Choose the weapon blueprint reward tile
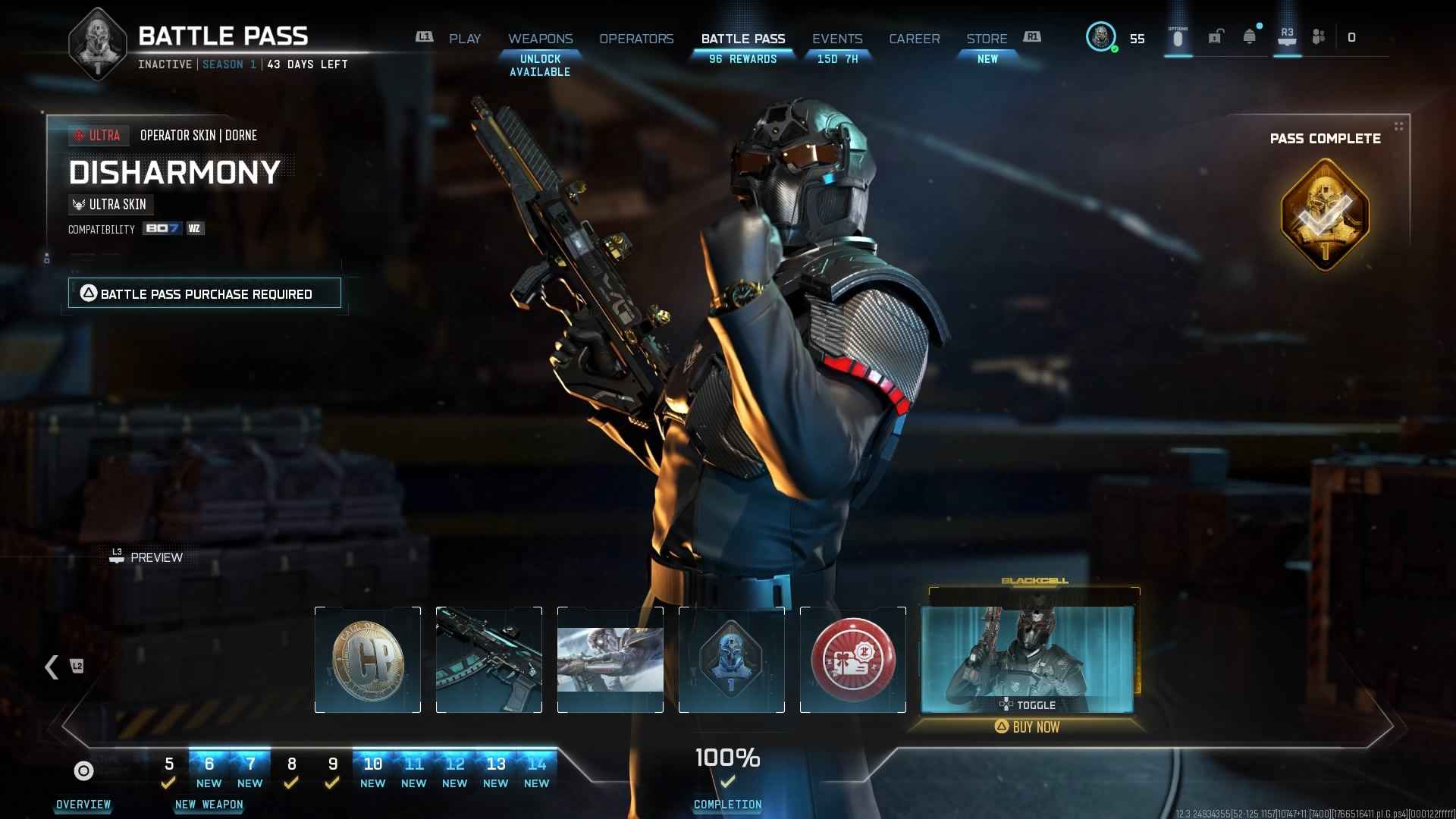The width and height of the screenshot is (1456, 819). [x=489, y=660]
